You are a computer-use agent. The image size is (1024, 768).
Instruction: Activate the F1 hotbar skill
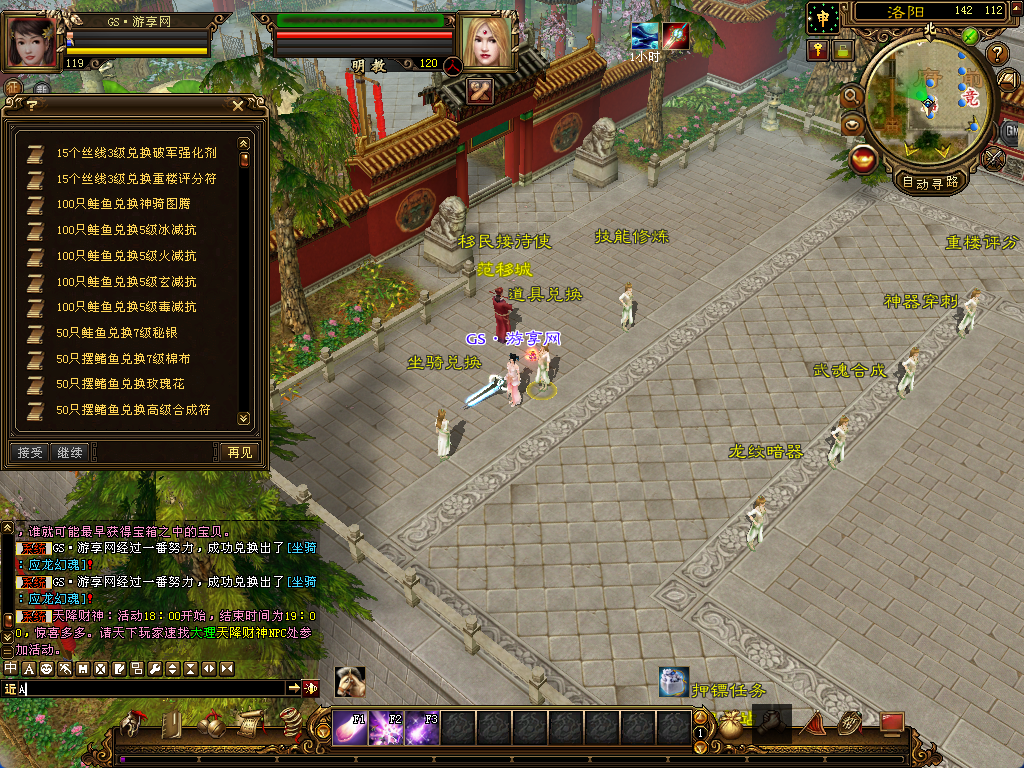tap(349, 728)
